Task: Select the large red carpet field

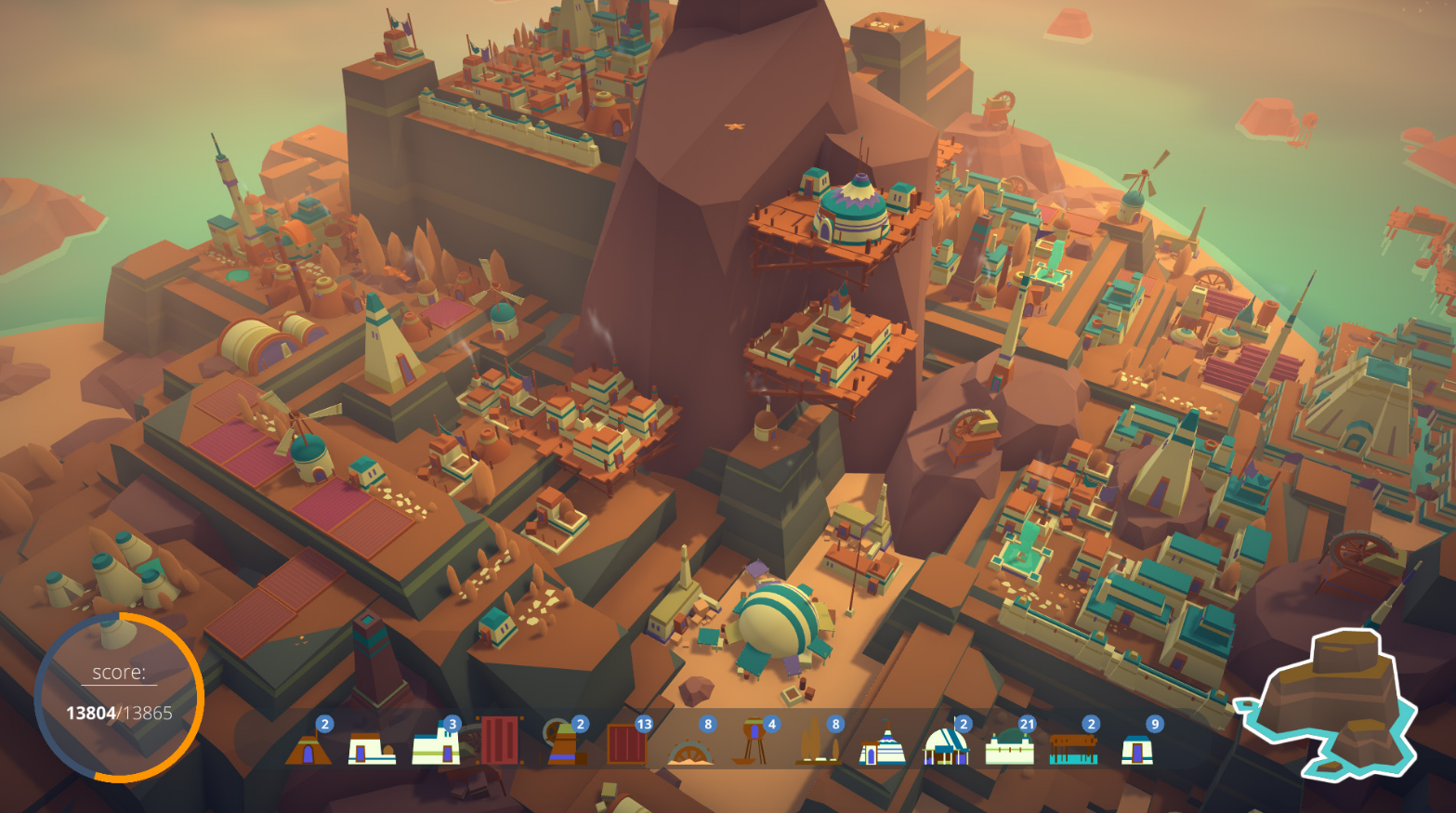Action: 500,741
